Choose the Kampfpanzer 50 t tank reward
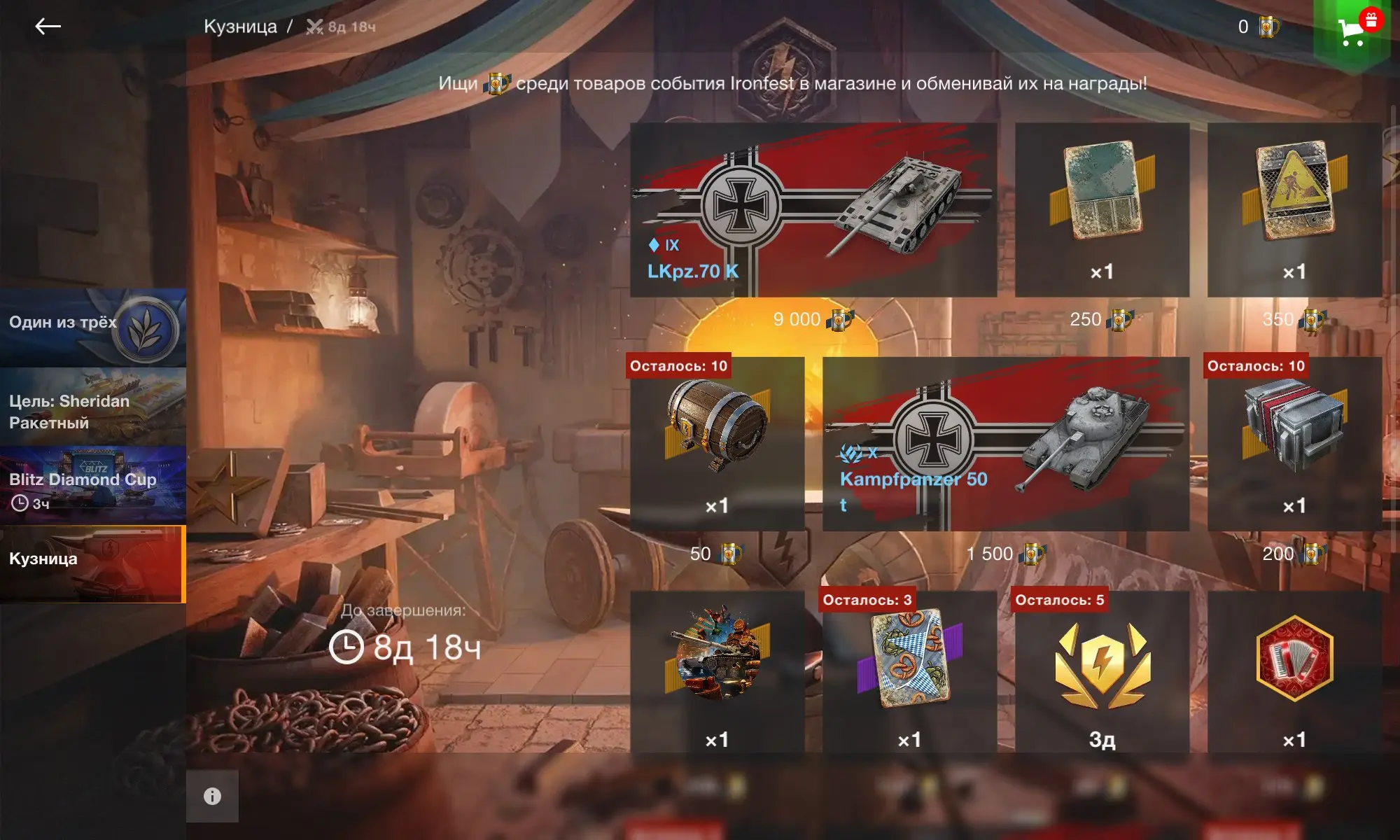Image resolution: width=1400 pixels, height=840 pixels. [x=1005, y=444]
